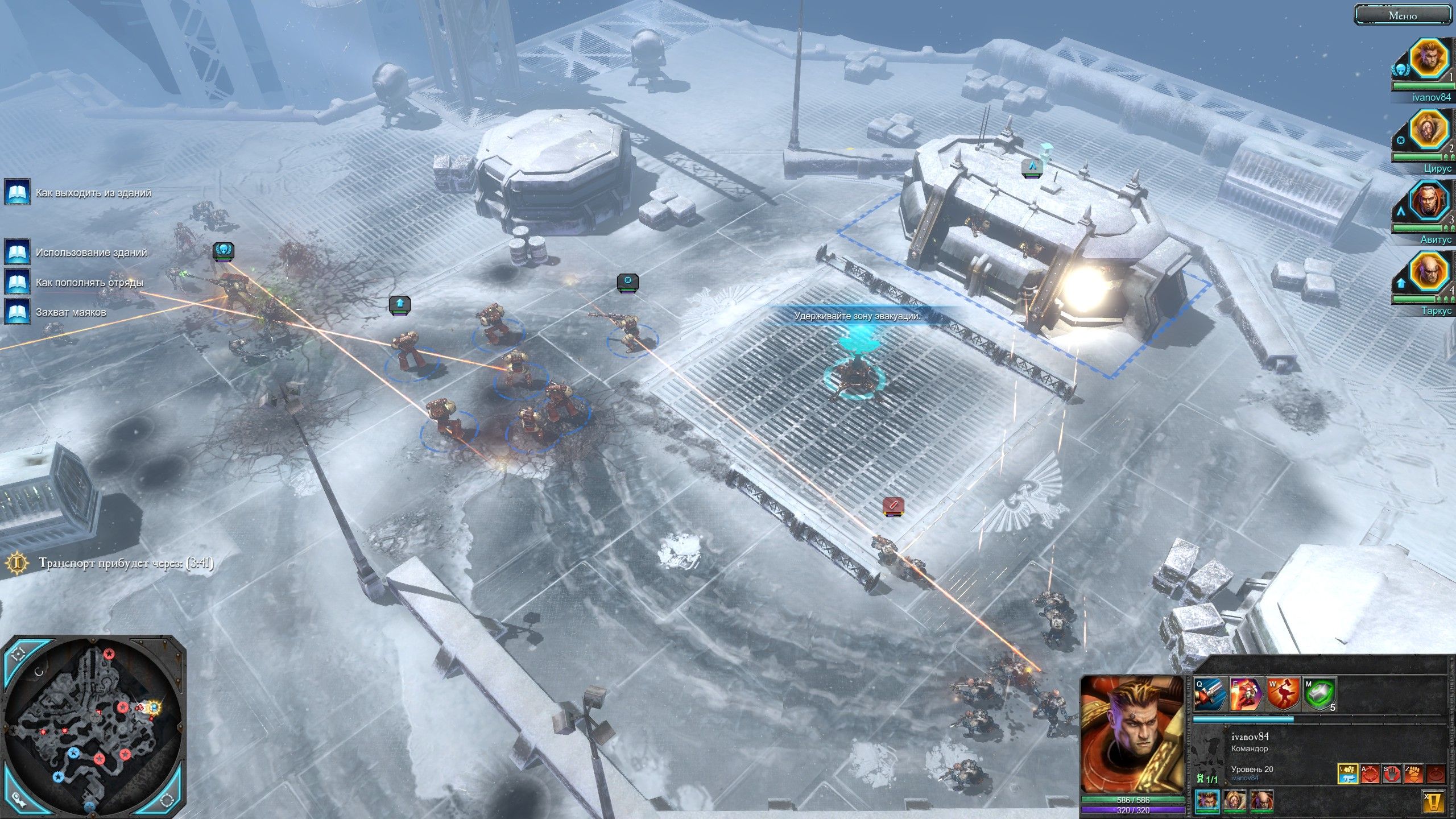1456x819 pixels.
Task: Expand the Использование зданий tutorial topic
Action: (19, 250)
